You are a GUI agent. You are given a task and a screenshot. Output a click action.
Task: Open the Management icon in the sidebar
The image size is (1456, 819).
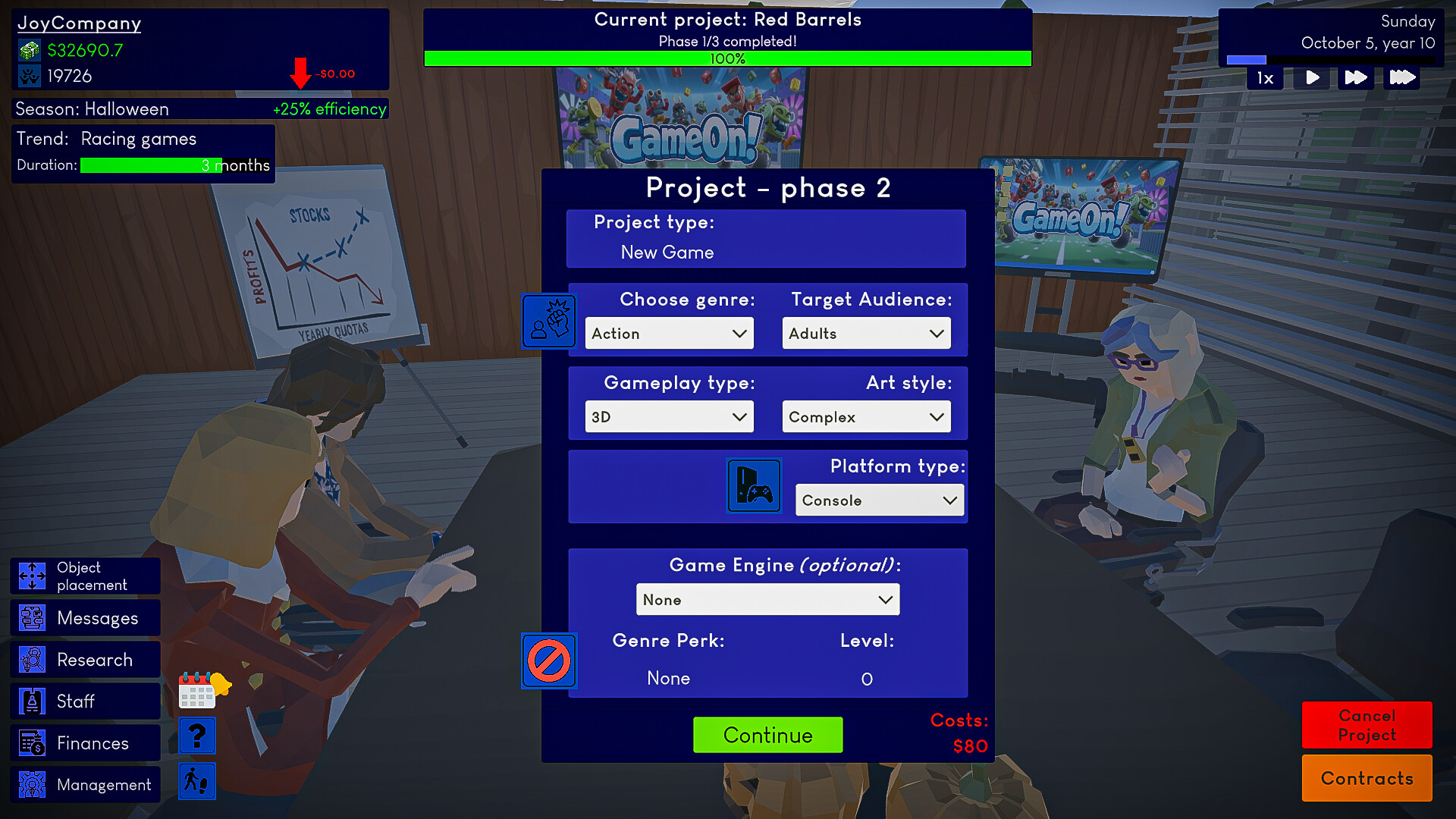coord(31,784)
